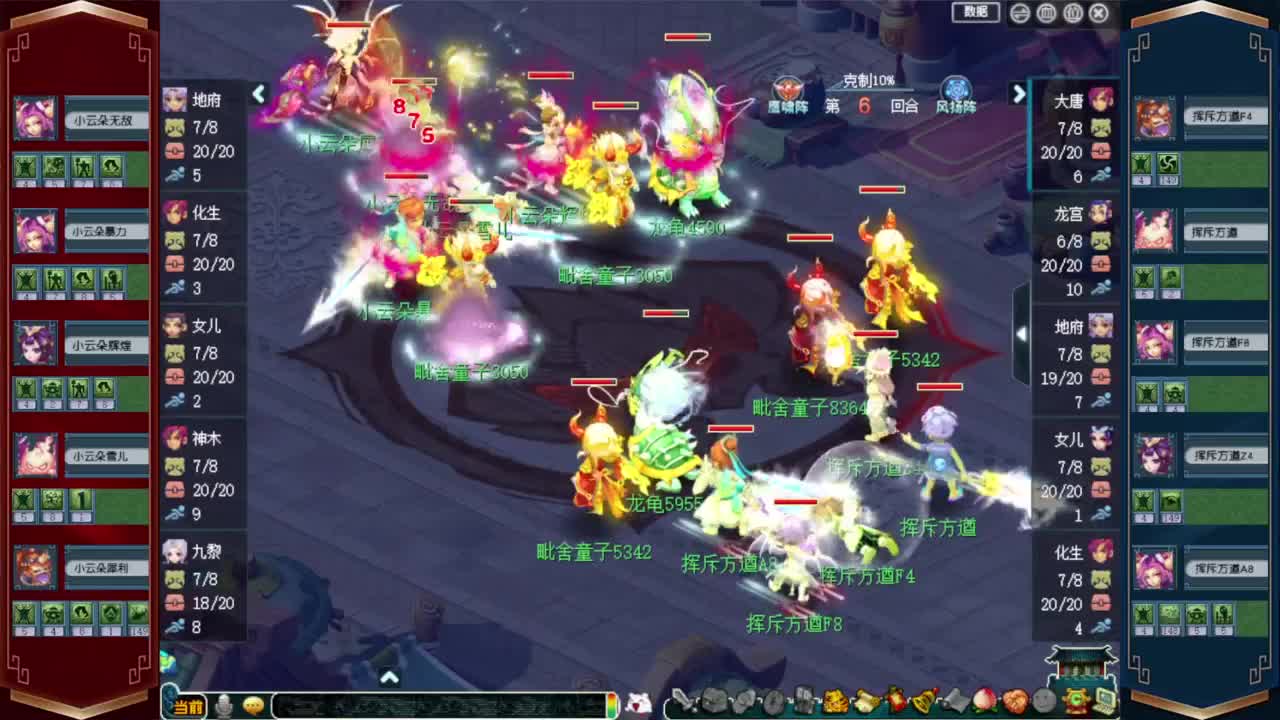Select the tiger pet icon in battle toolbar
This screenshot has height=720, width=1280.
pos(833,702)
